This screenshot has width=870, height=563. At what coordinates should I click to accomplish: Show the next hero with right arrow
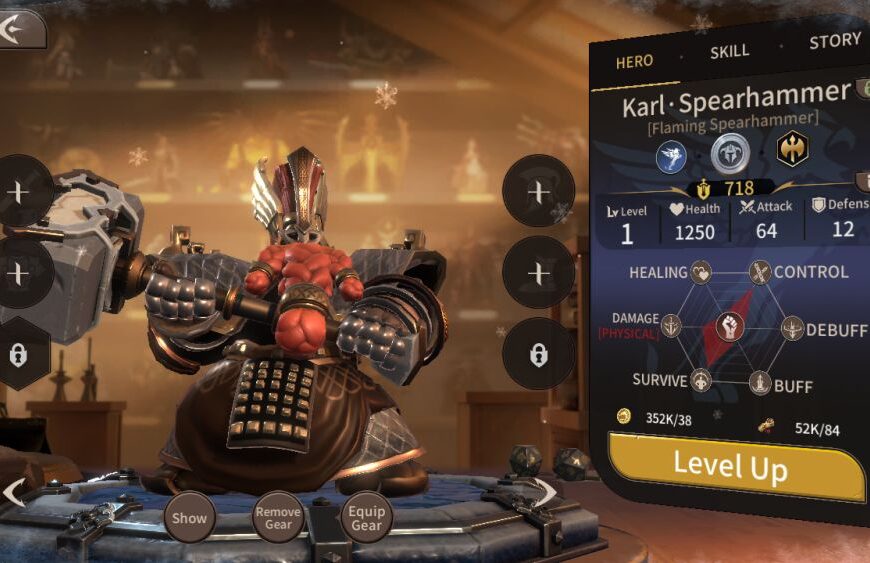(x=546, y=491)
